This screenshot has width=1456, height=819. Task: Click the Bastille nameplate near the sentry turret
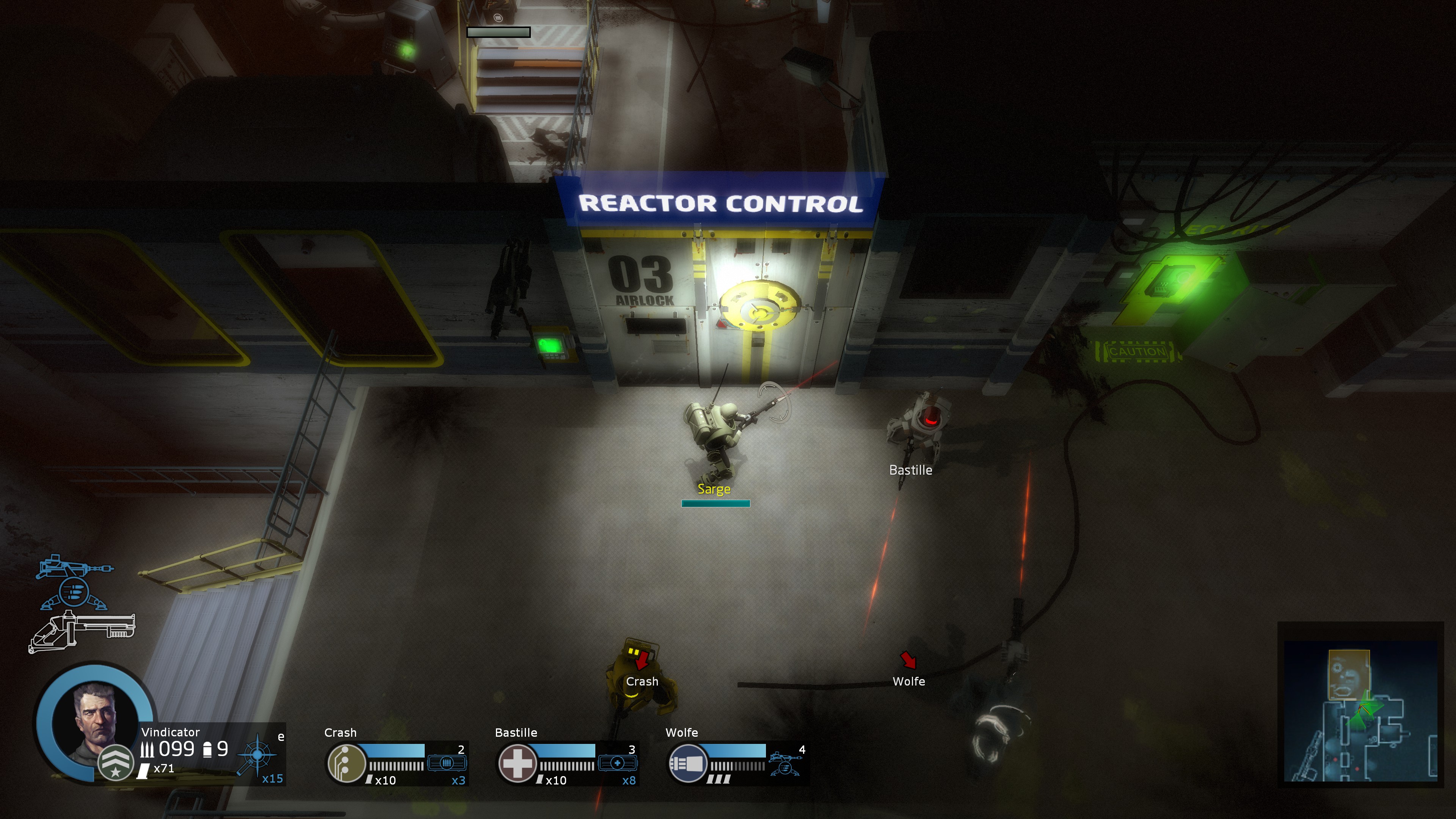tap(911, 470)
